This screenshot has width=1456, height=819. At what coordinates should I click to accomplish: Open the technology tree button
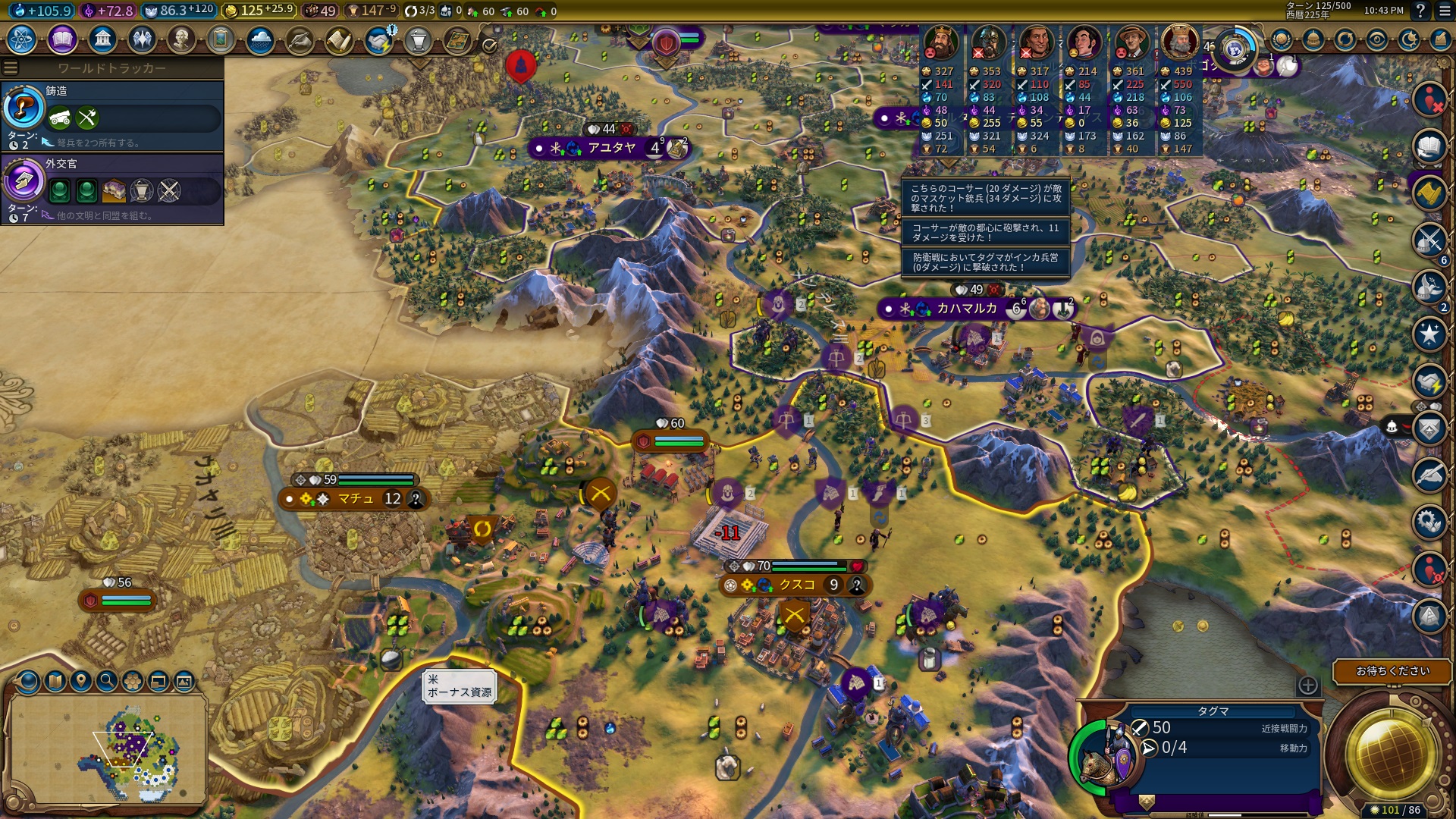point(23,39)
